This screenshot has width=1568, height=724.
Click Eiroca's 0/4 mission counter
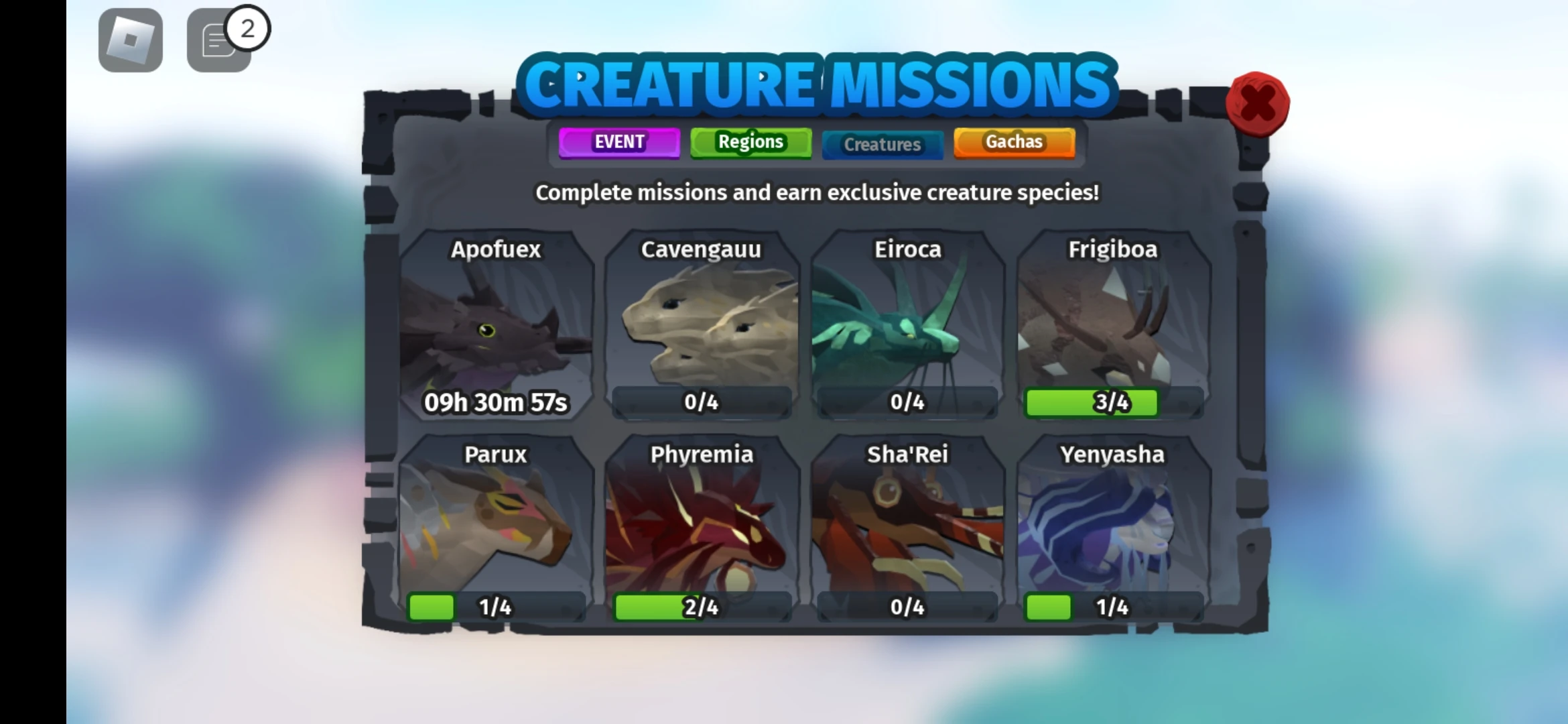pos(907,402)
